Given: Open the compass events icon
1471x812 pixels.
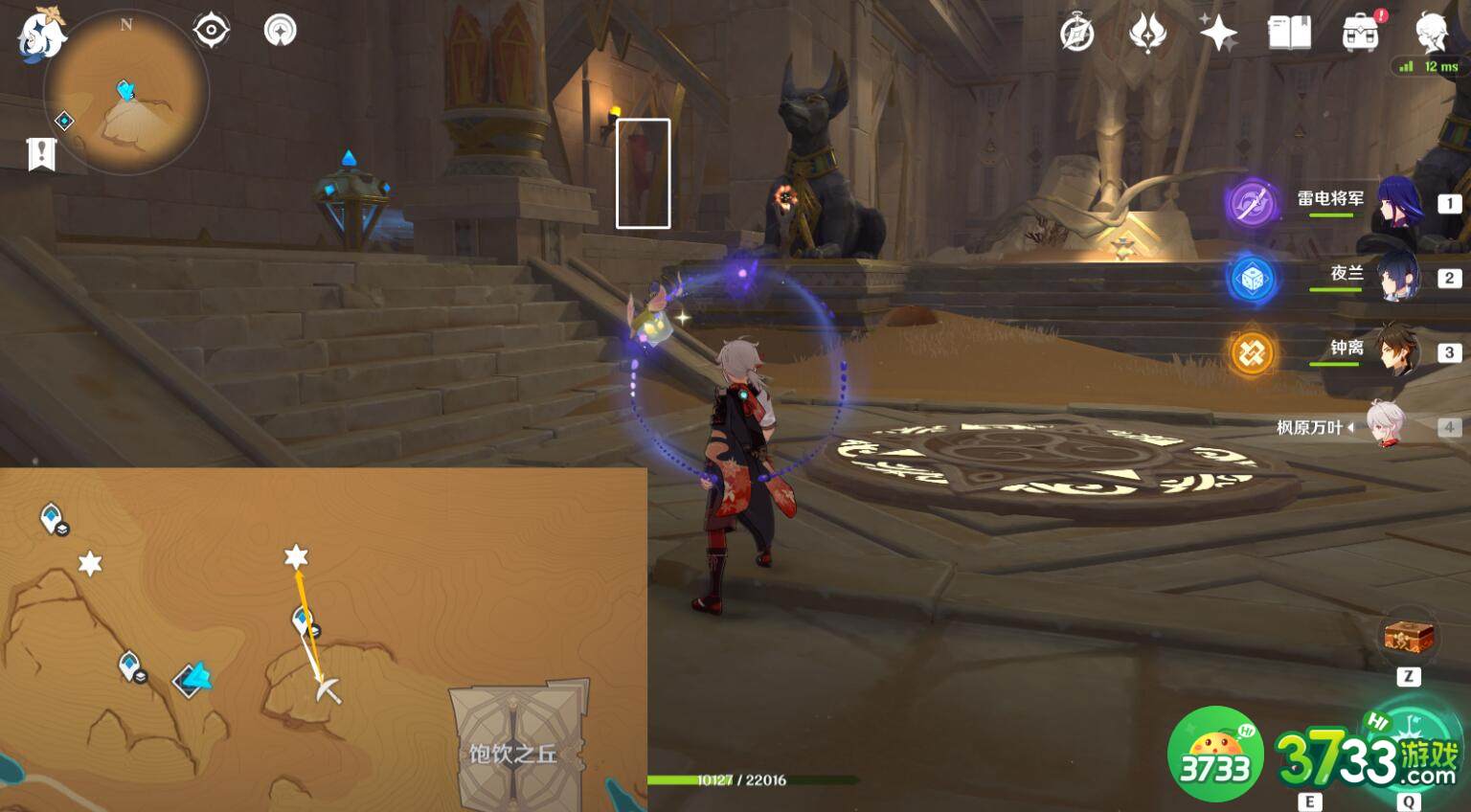Looking at the screenshot, I should 1077,34.
